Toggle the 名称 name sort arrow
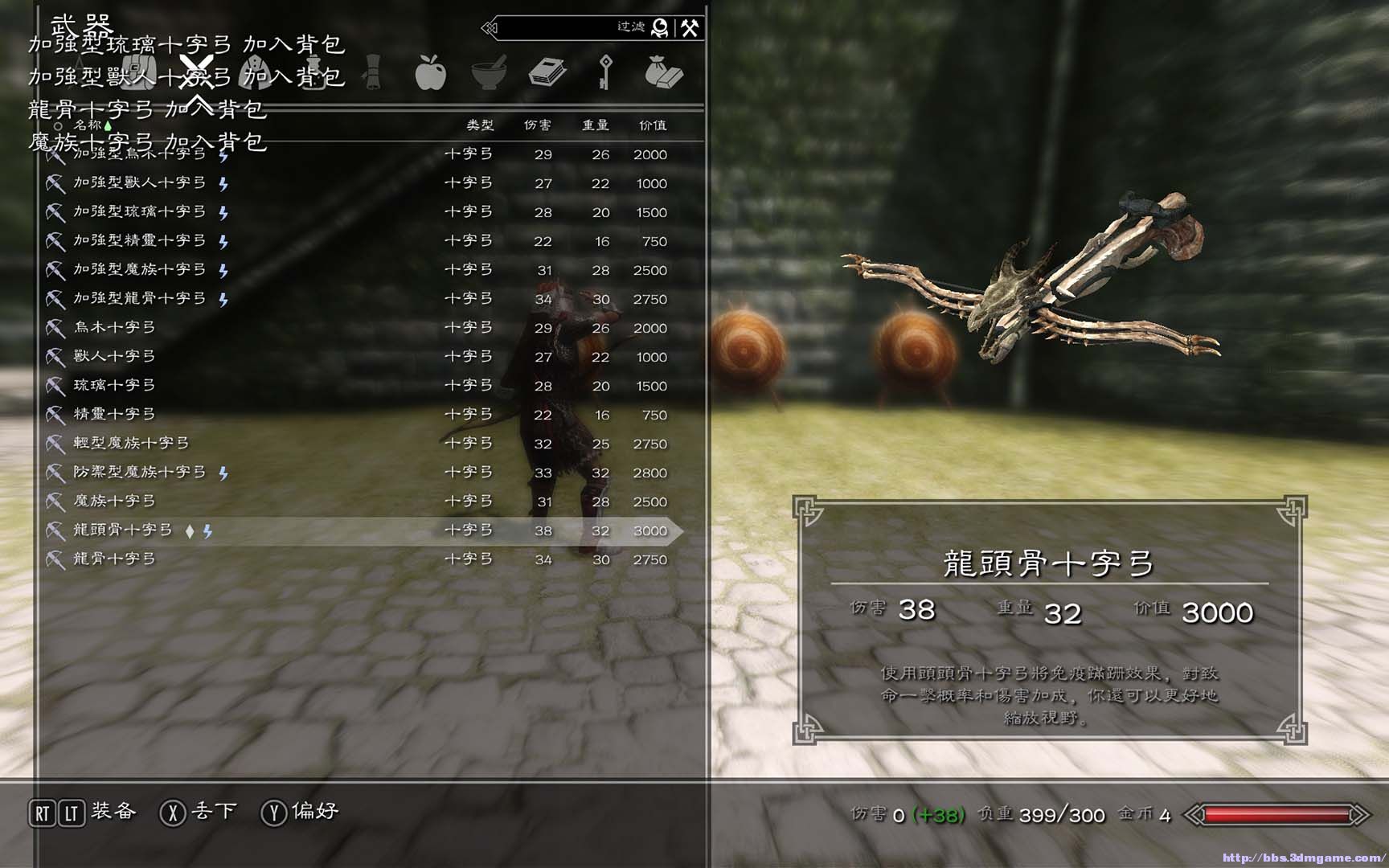This screenshot has height=868, width=1389. point(88,125)
